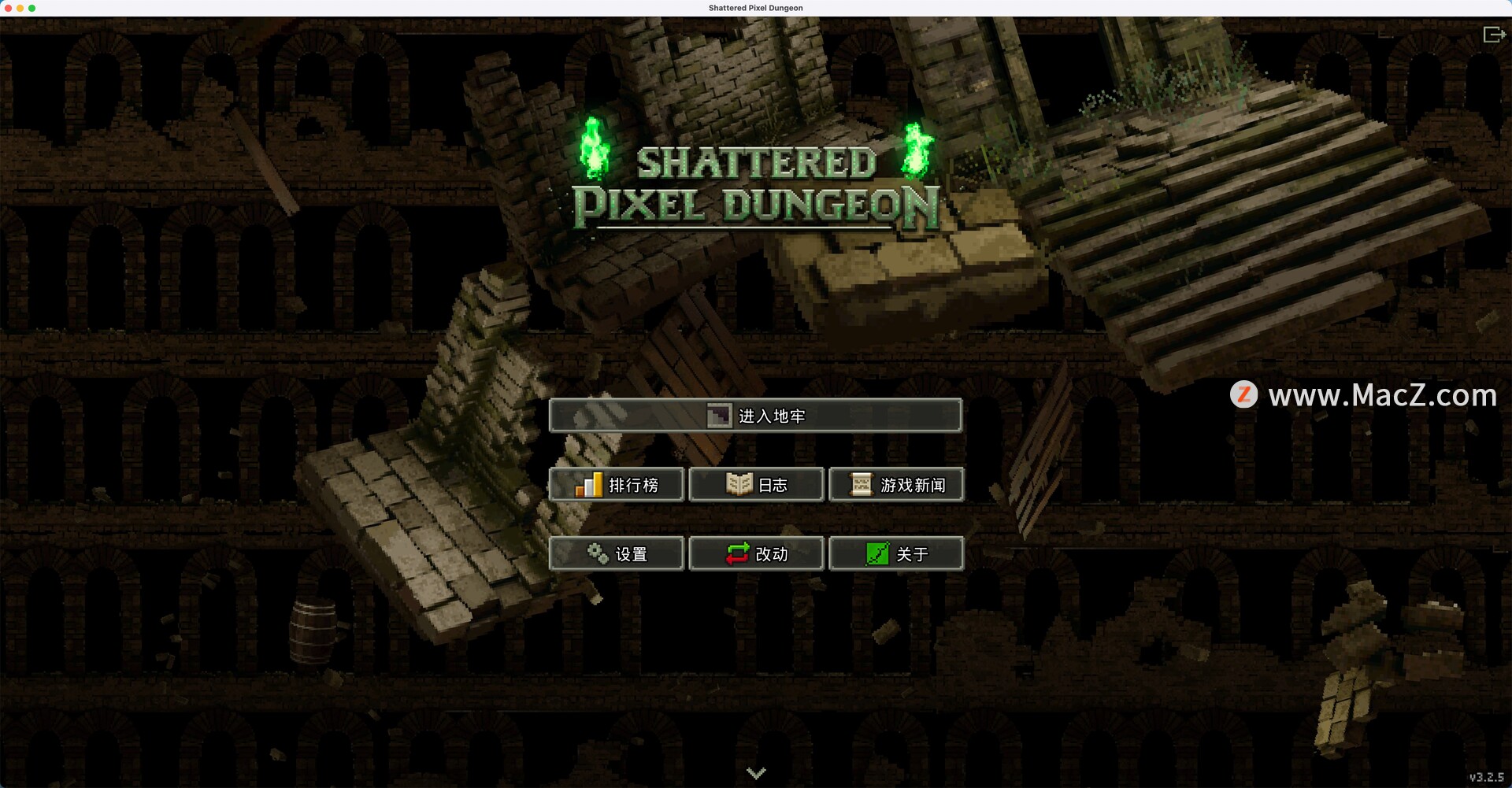Expand the downward chevron arrow

tap(756, 773)
